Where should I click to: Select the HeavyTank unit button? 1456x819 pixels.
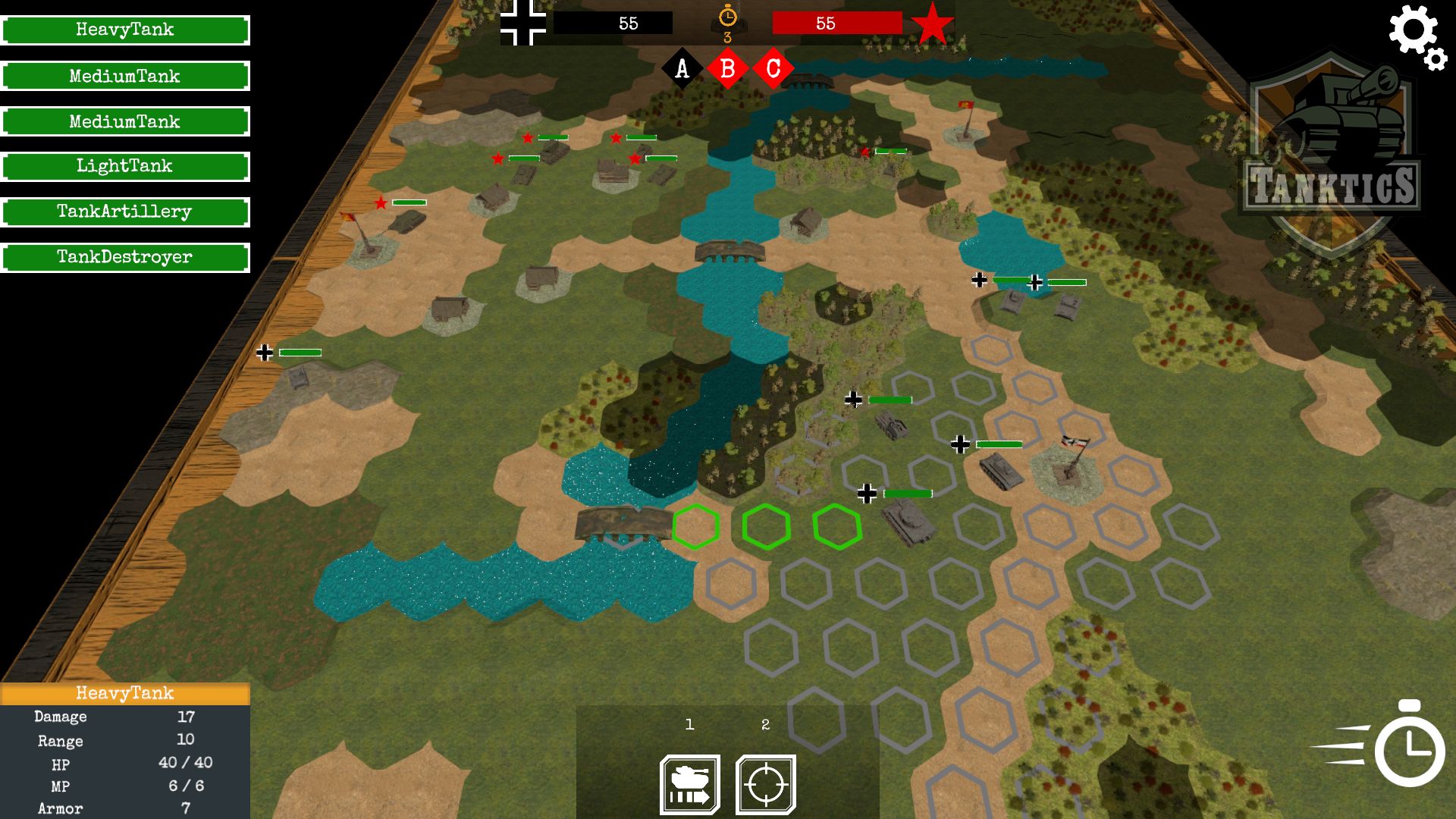(x=125, y=30)
